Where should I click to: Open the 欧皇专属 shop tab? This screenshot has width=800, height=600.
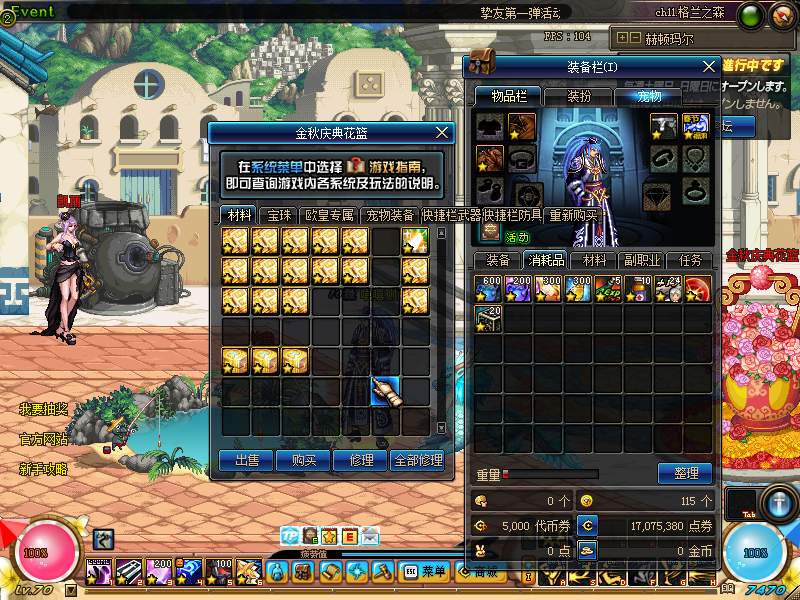[x=329, y=215]
